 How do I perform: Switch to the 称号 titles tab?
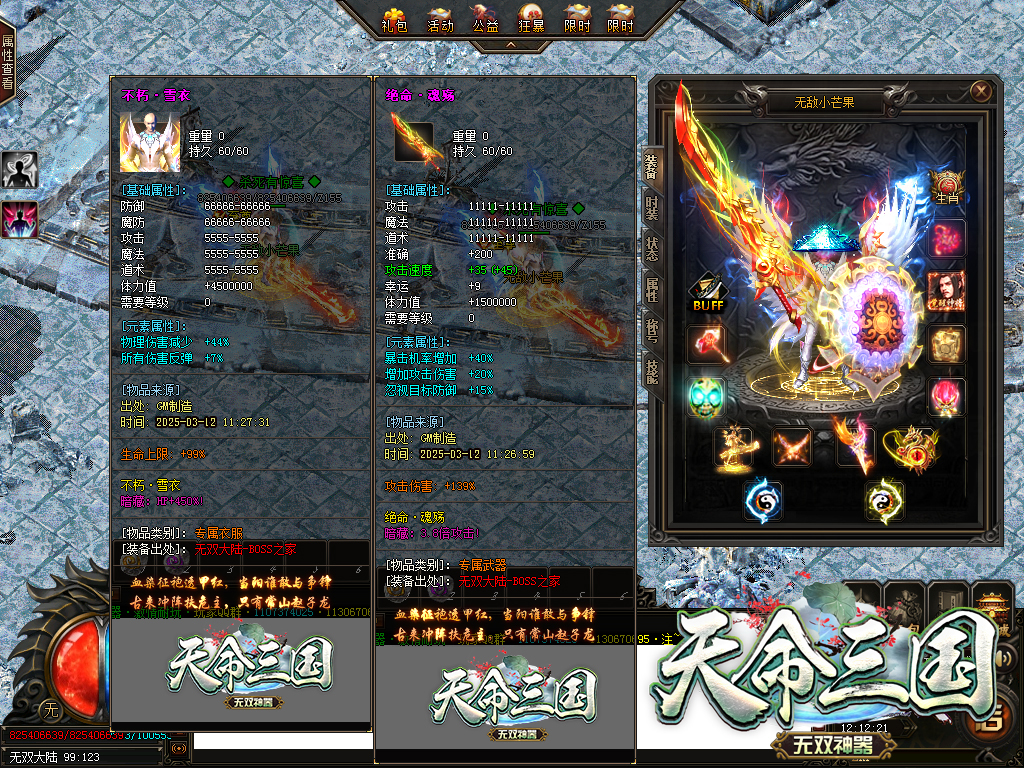coord(651,328)
